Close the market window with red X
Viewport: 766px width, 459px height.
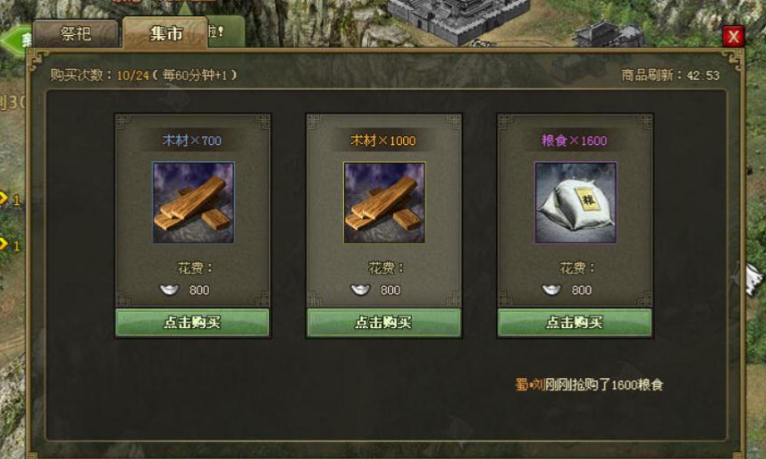pos(734,37)
